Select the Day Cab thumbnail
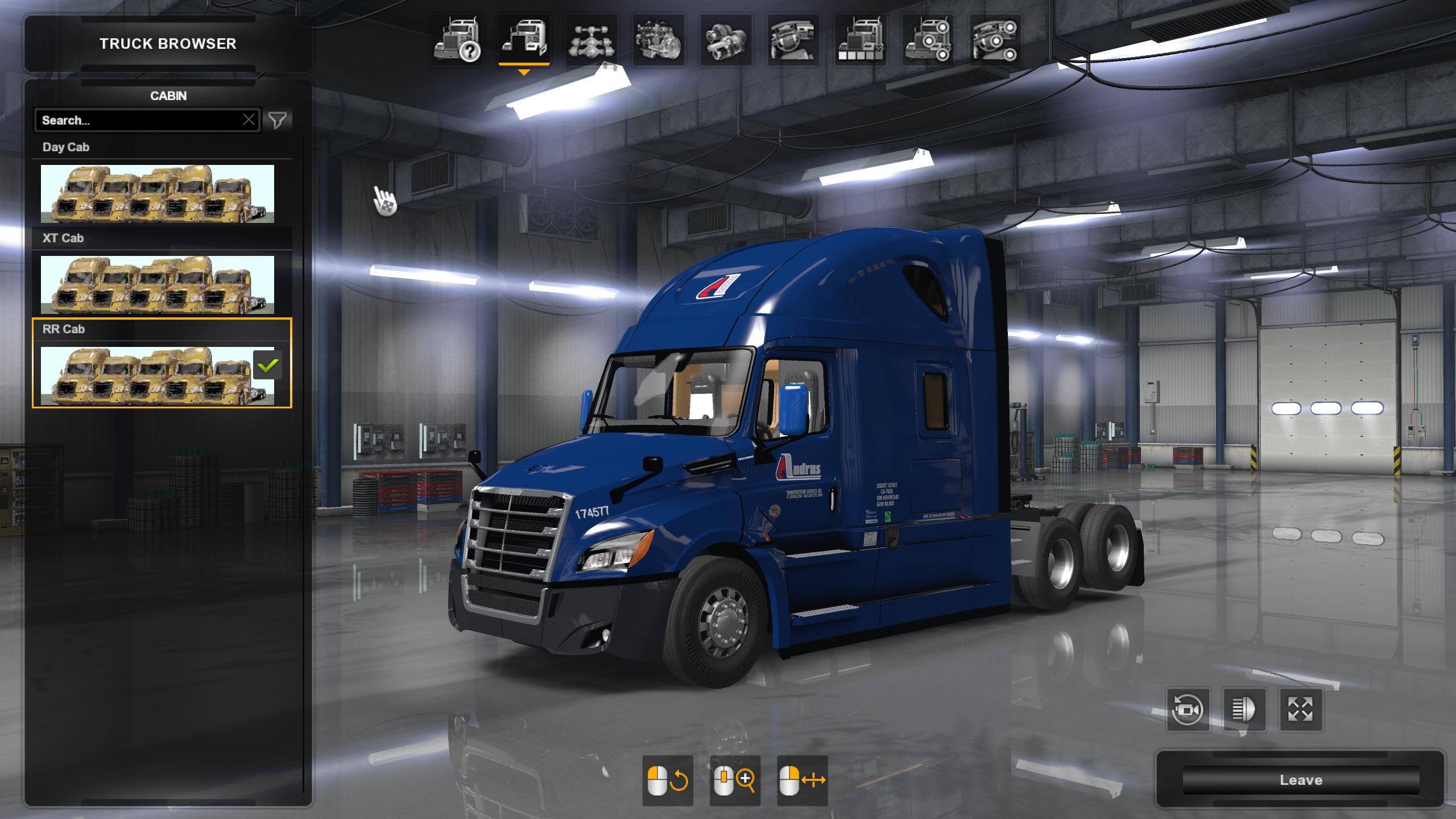 coord(158,193)
